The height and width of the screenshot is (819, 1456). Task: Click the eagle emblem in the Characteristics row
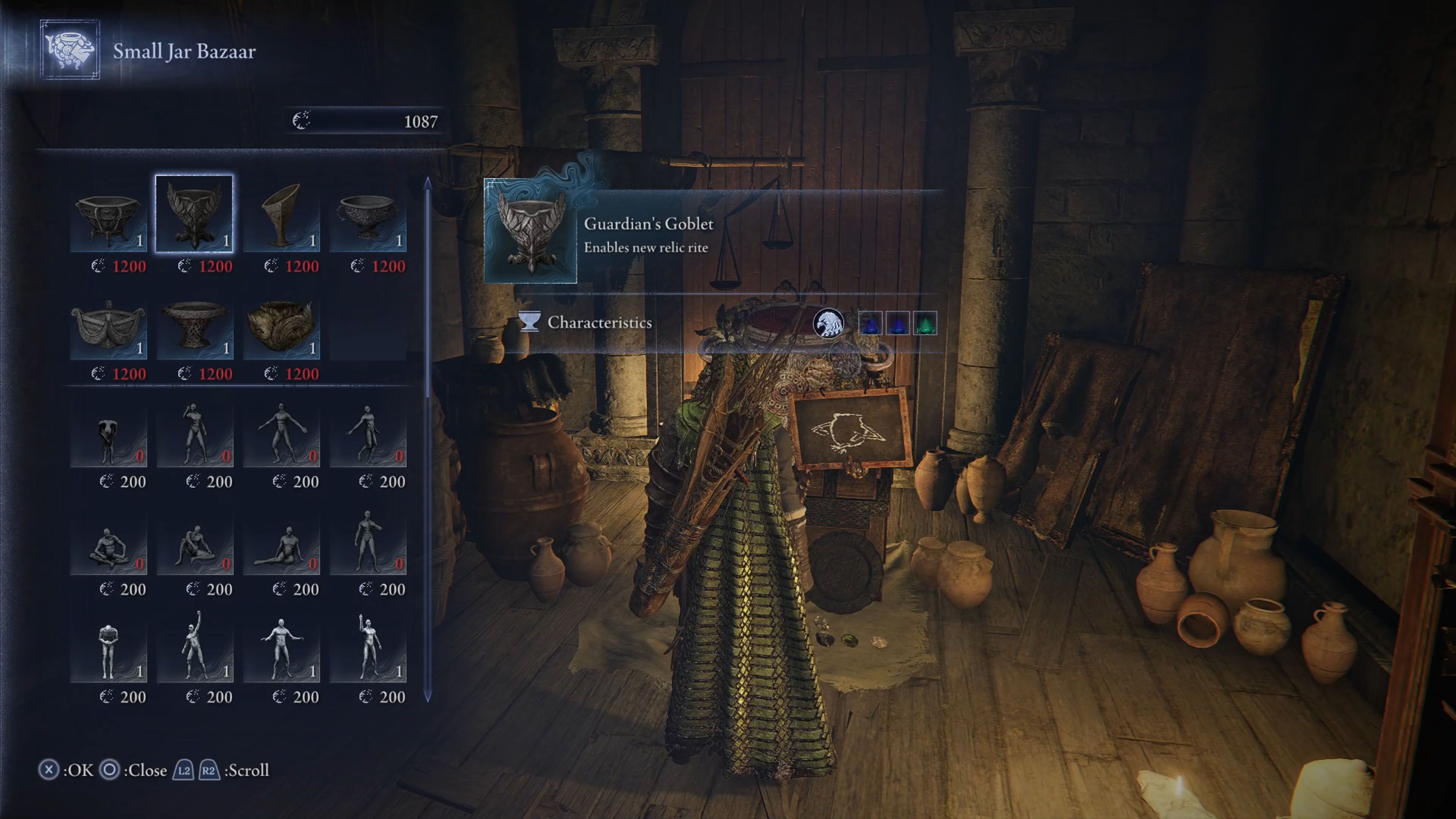(827, 323)
